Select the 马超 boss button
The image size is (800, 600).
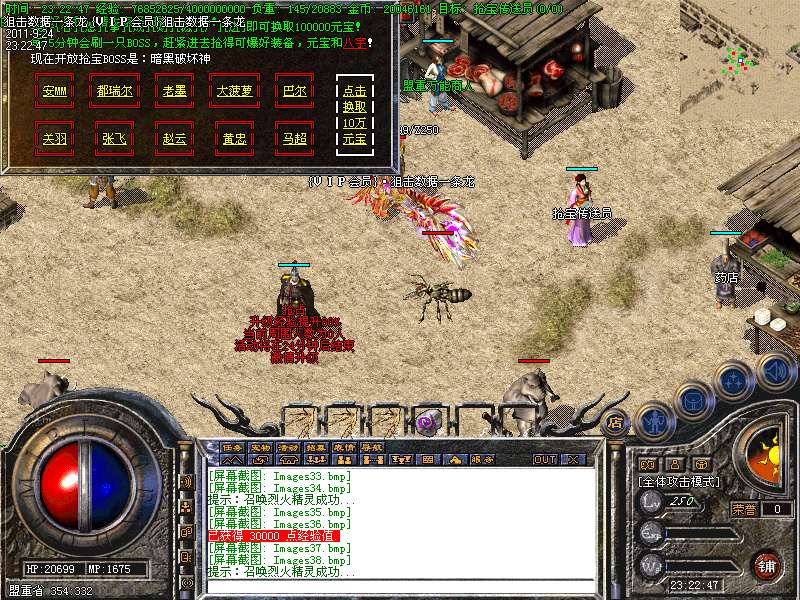(294, 138)
